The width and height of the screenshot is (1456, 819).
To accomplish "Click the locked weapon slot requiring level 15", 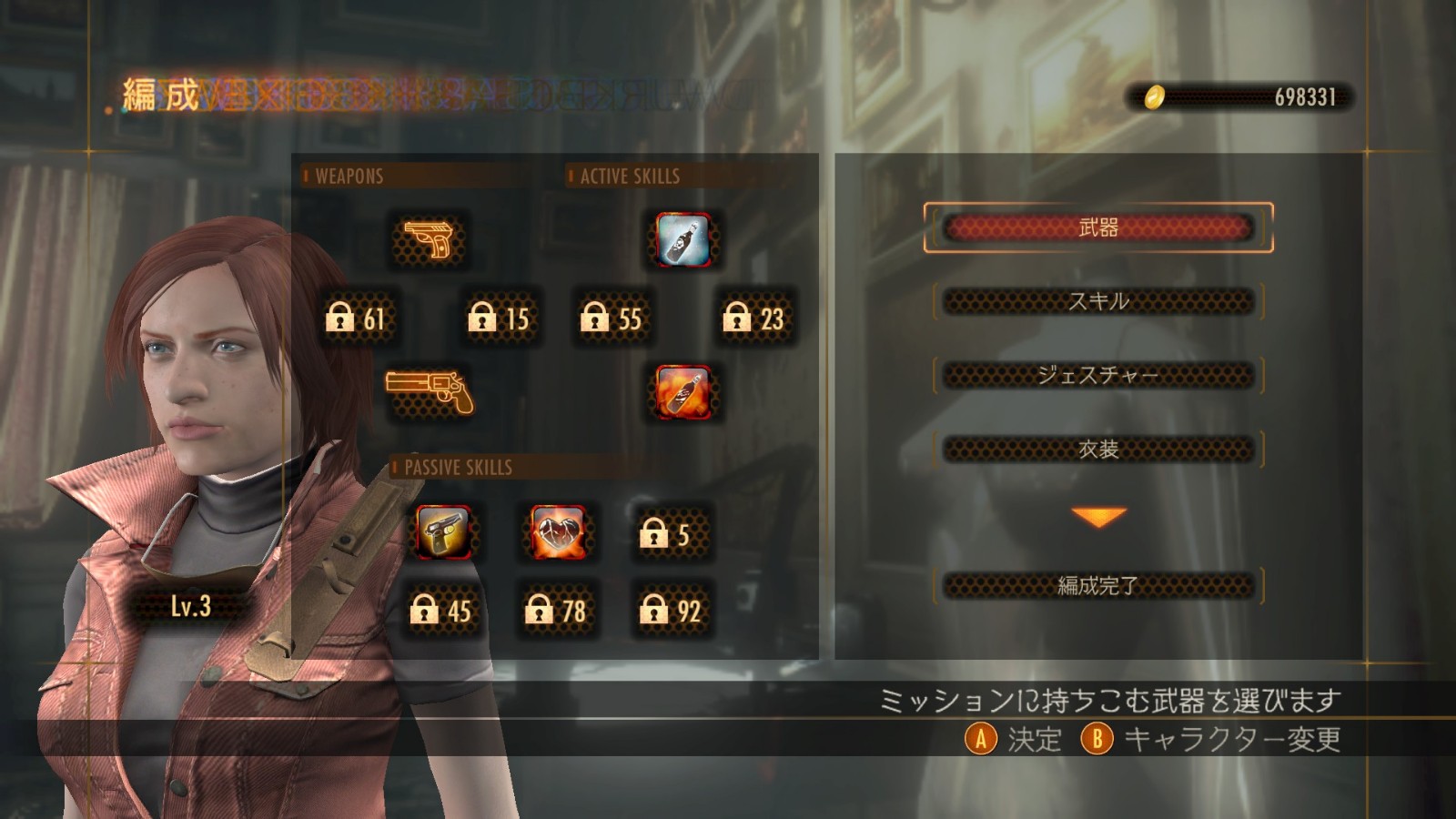I will pos(499,318).
